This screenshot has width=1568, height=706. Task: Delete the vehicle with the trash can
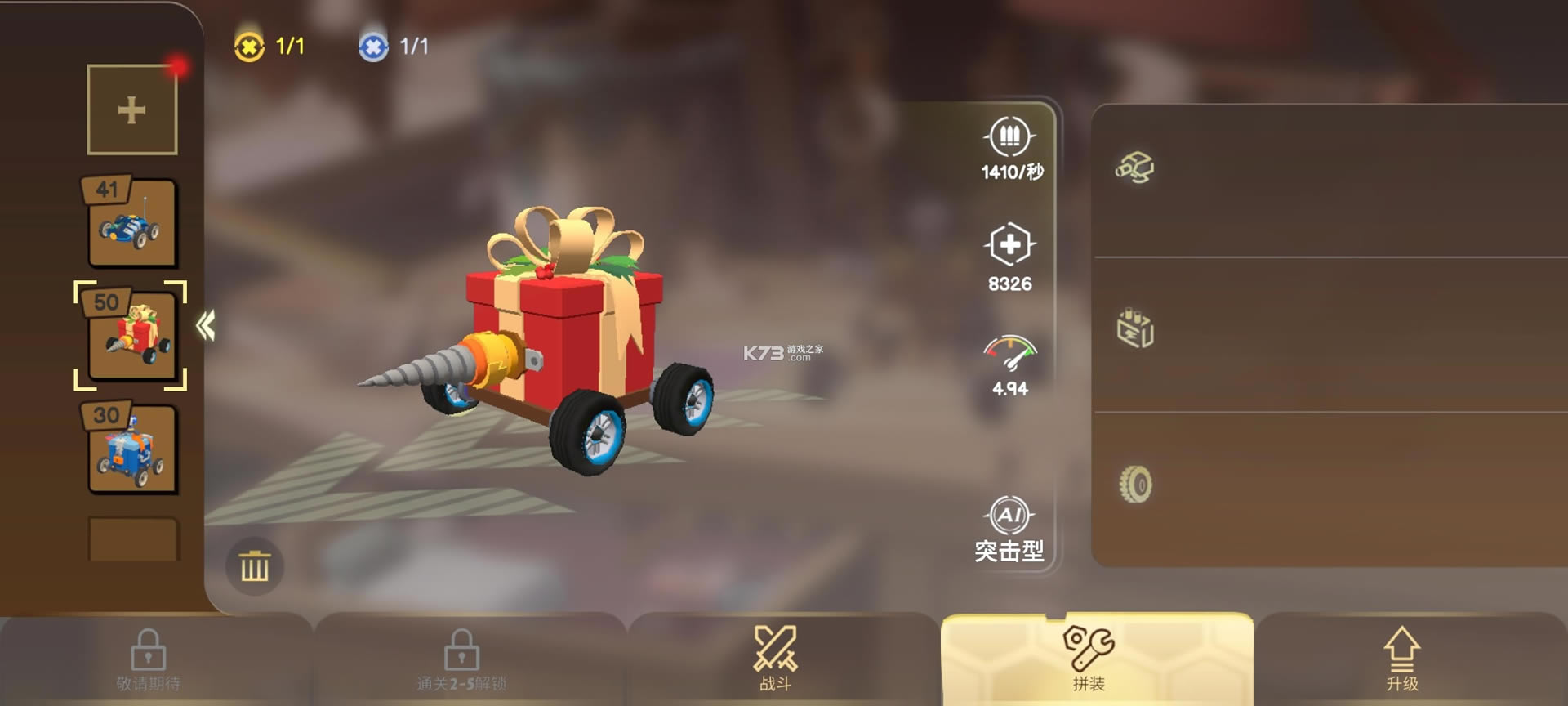click(255, 565)
